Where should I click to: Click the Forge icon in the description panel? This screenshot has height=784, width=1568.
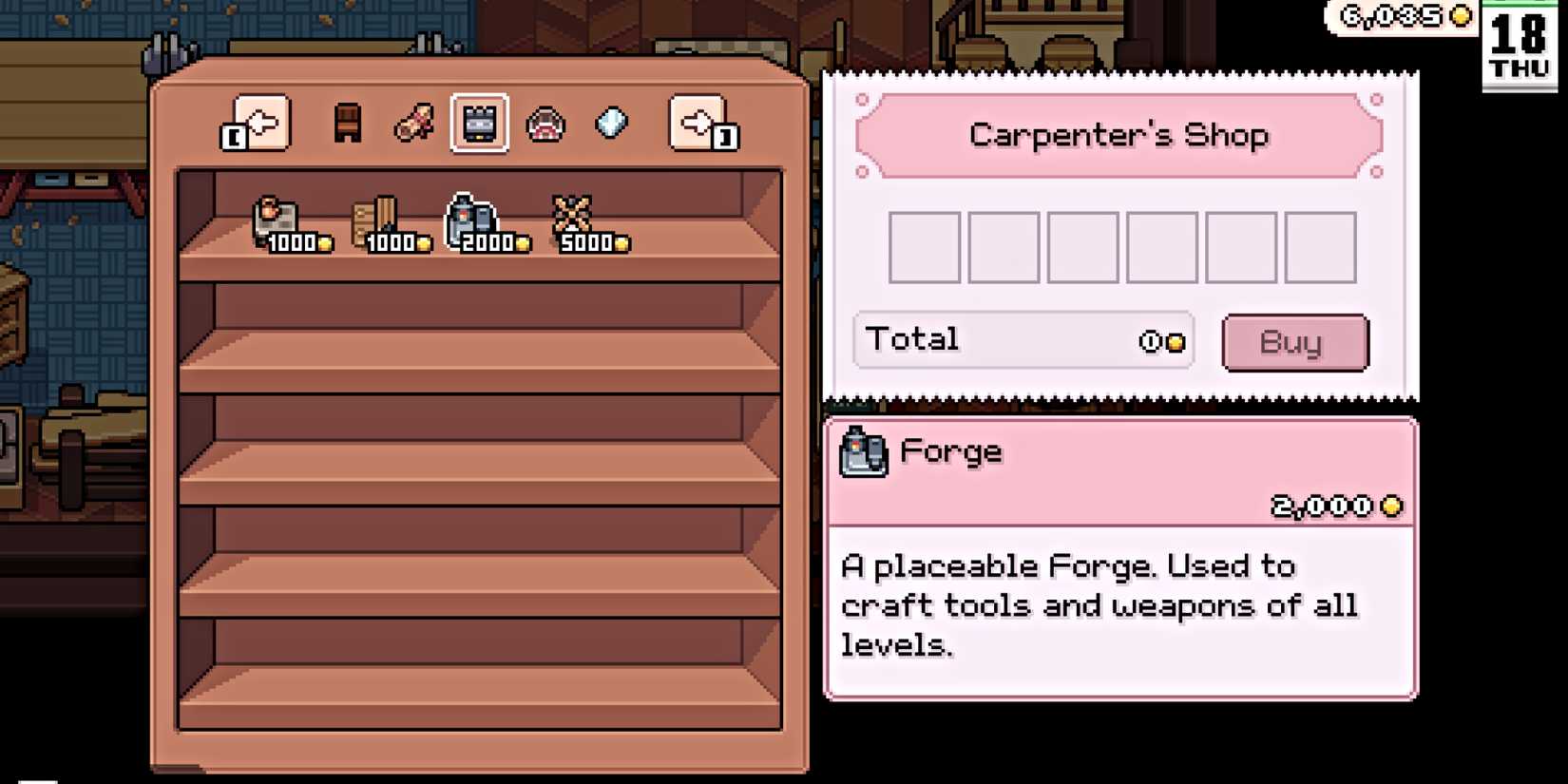863,450
